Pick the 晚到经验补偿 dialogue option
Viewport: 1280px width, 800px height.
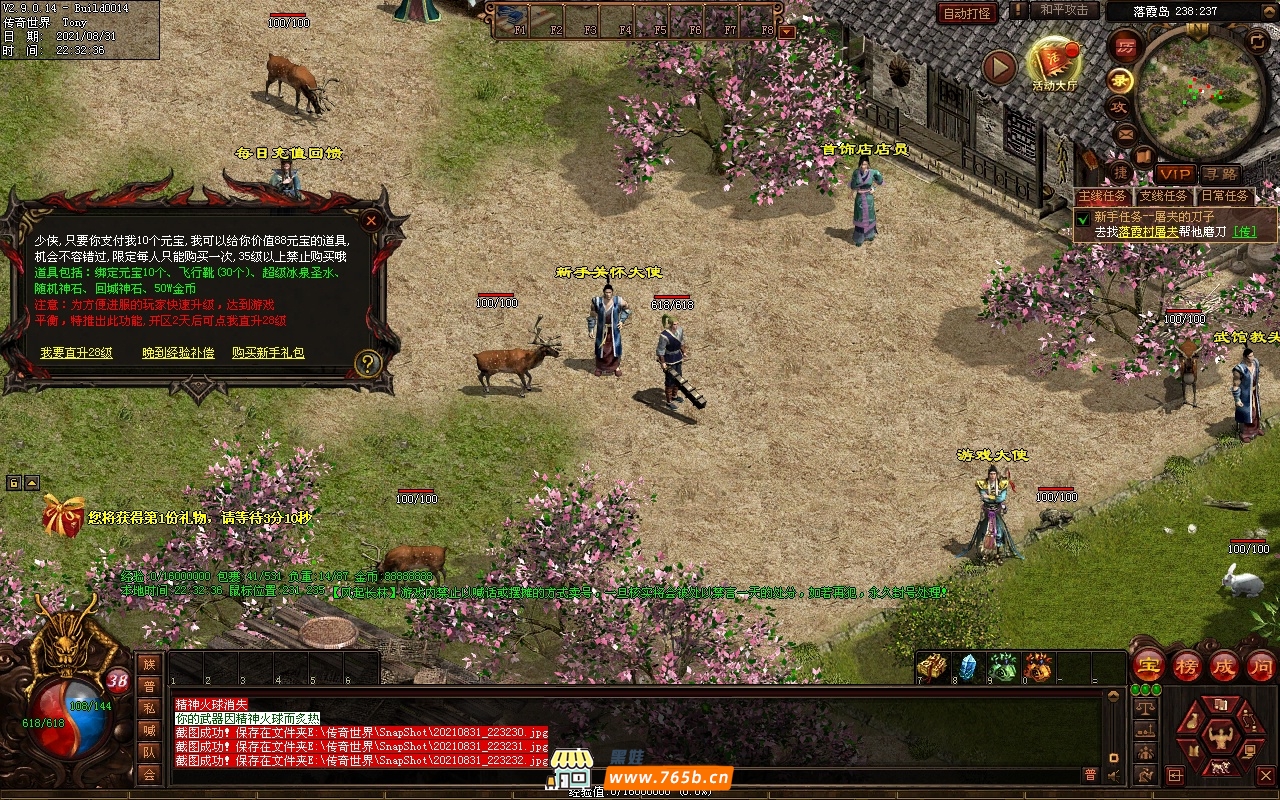tap(178, 353)
